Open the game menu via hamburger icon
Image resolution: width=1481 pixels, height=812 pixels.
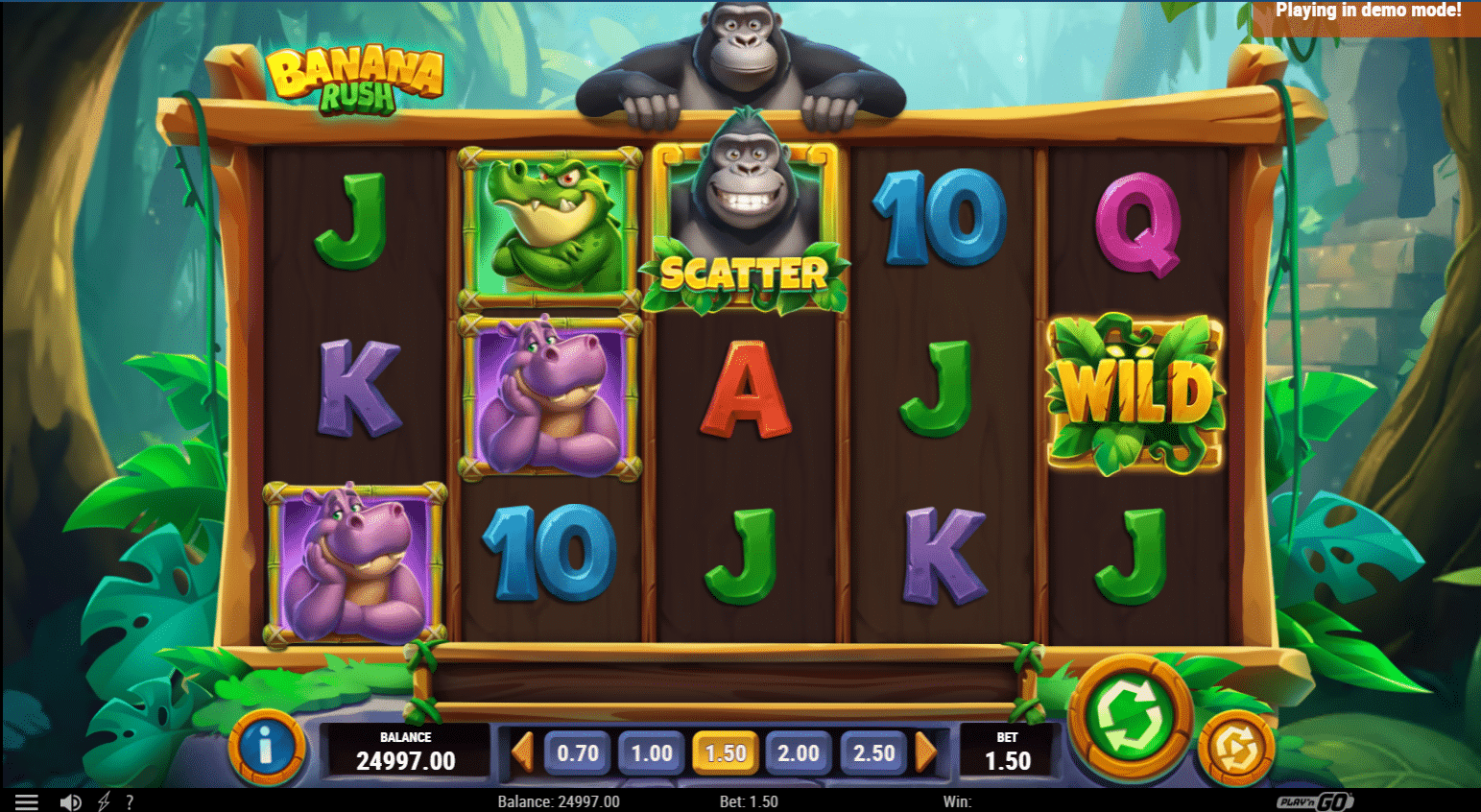coord(26,800)
